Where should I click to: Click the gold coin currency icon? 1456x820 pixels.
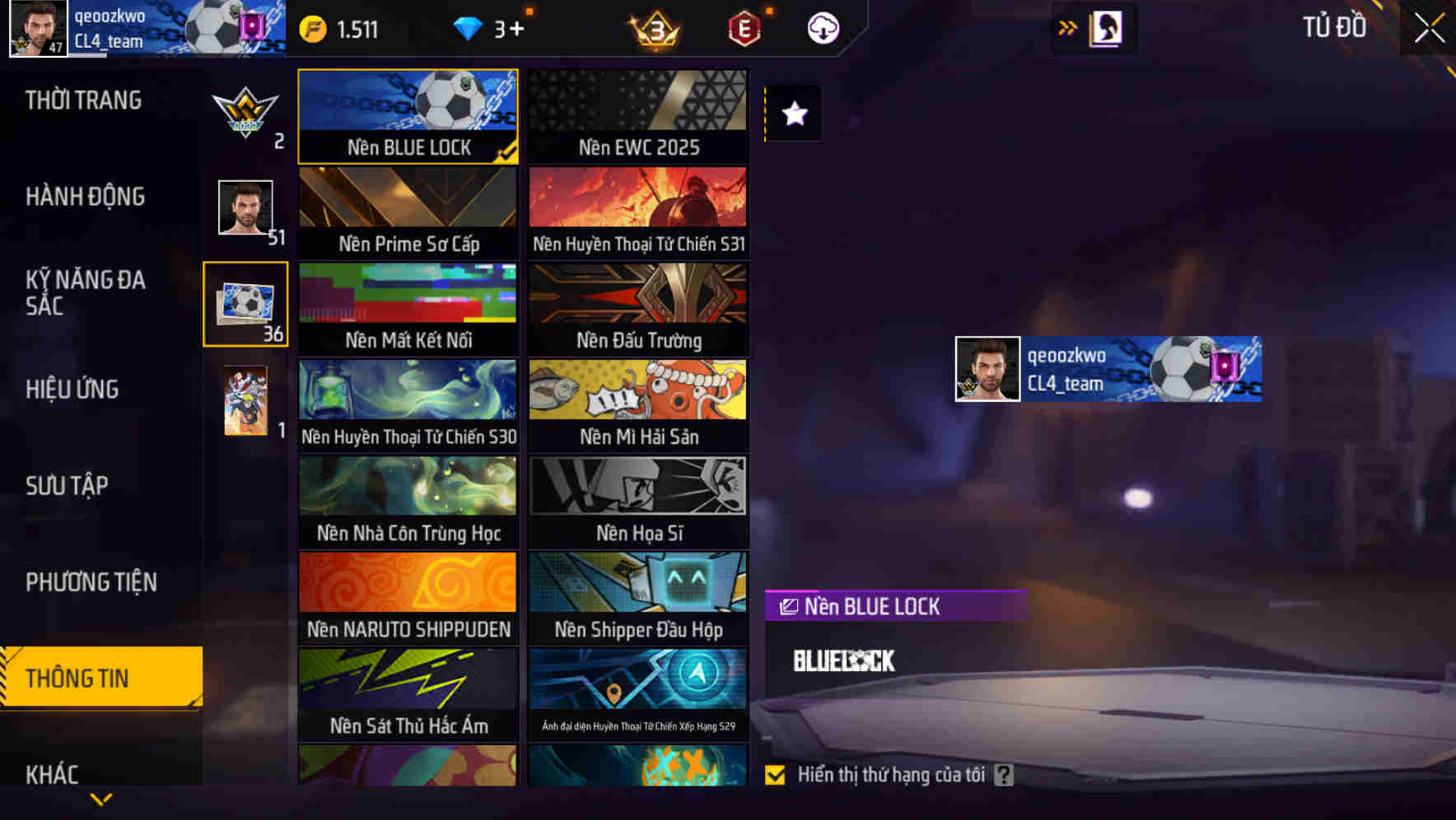click(313, 28)
